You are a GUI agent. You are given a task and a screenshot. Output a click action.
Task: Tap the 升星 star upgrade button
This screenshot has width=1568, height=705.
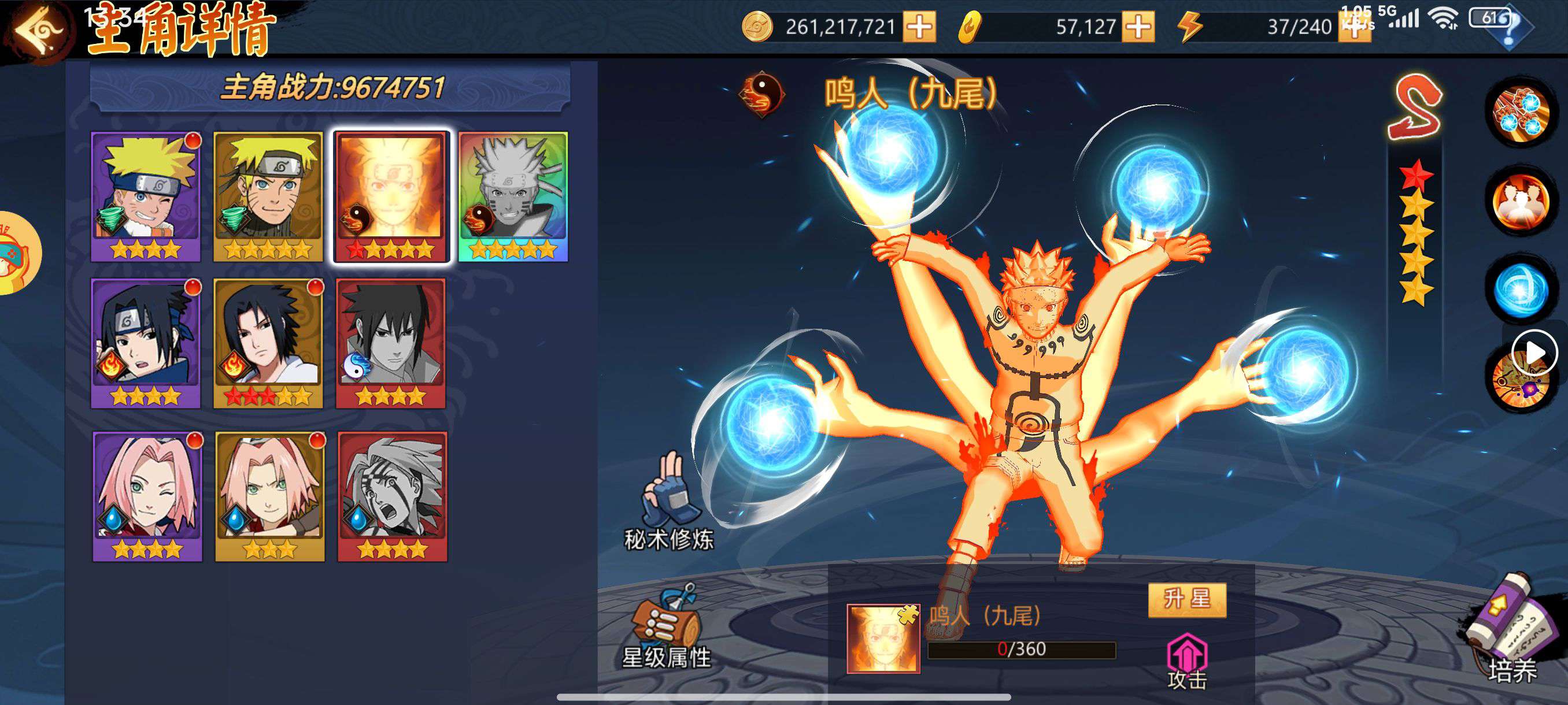(1187, 600)
